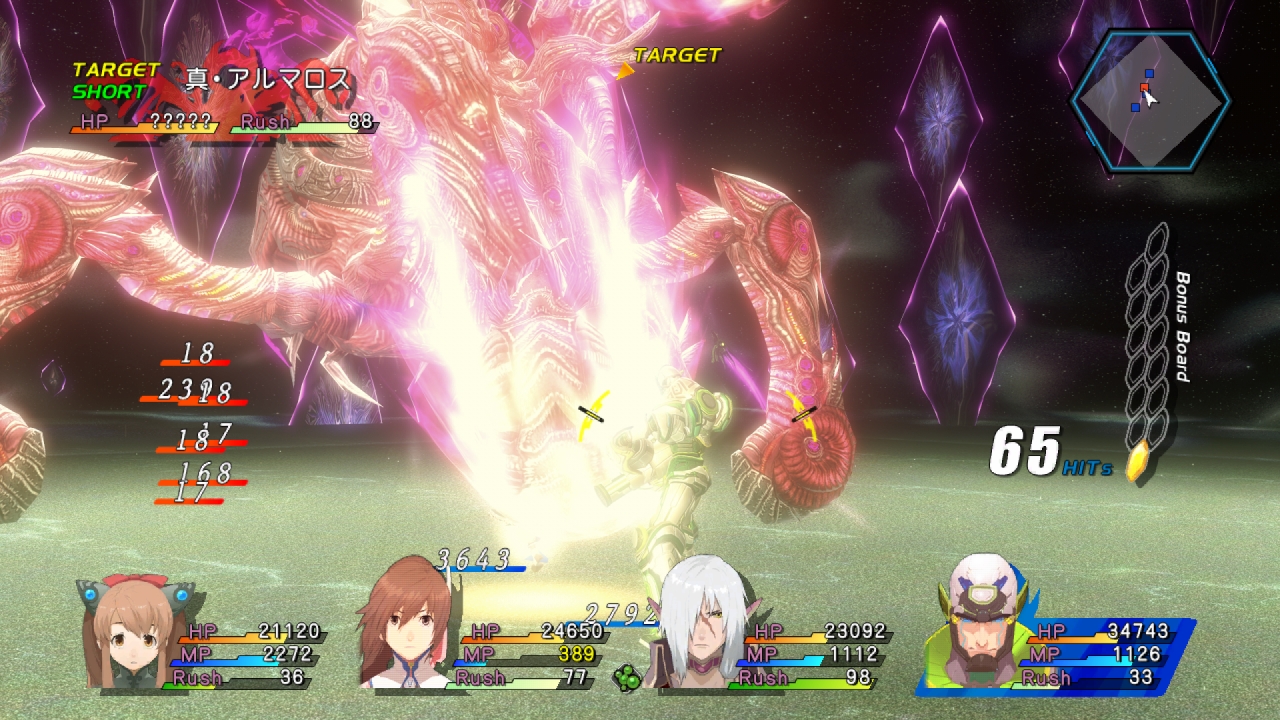Select the cat-eared girl's portrait
This screenshot has height=720, width=1280.
[131, 632]
